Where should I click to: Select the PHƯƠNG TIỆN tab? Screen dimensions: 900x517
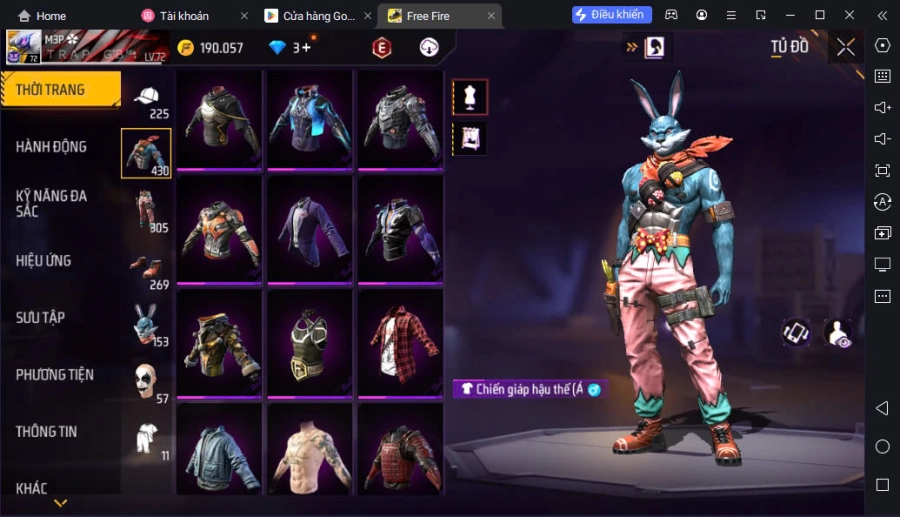coord(55,375)
